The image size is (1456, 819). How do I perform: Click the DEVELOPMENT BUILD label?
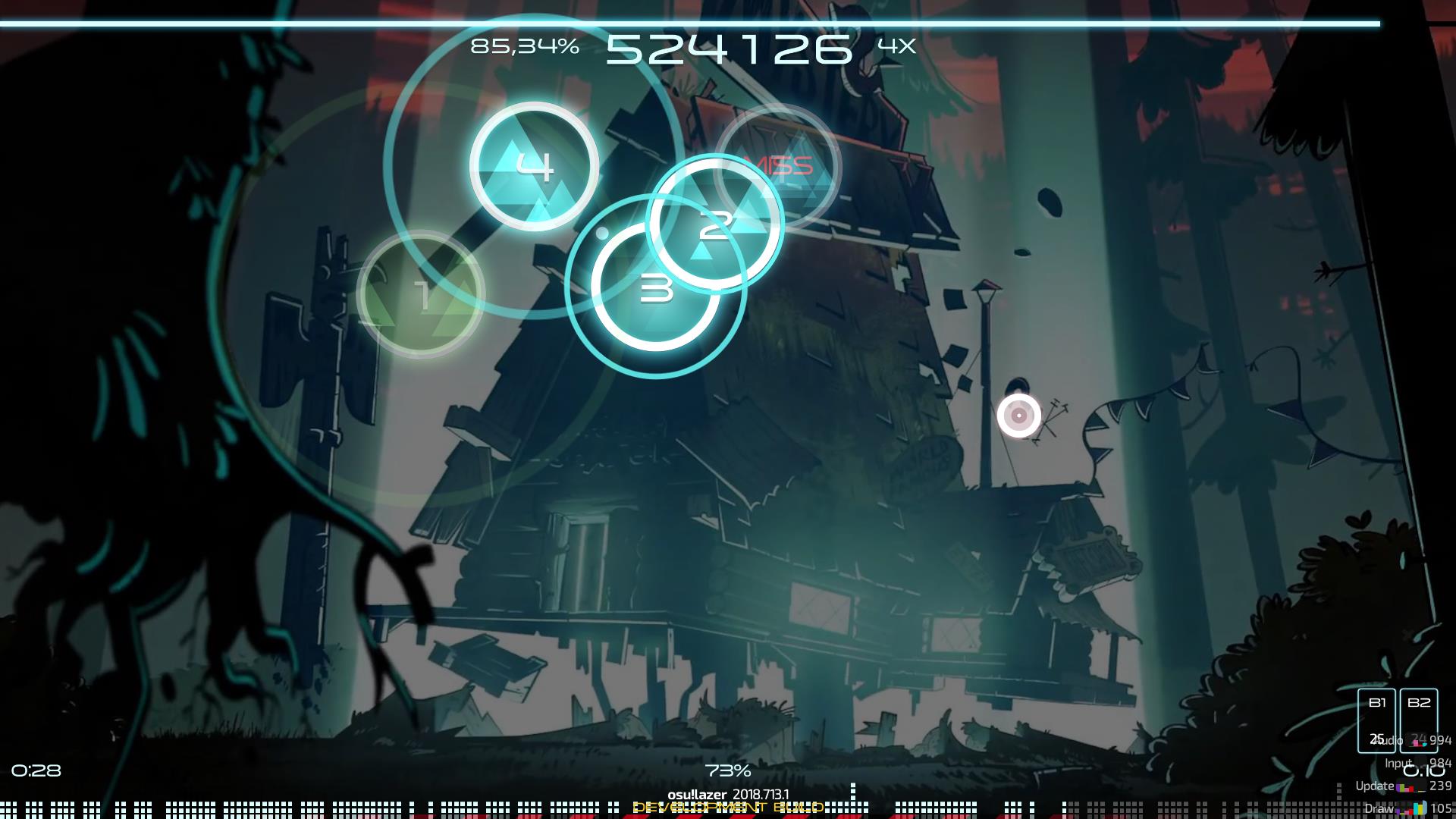point(728,807)
